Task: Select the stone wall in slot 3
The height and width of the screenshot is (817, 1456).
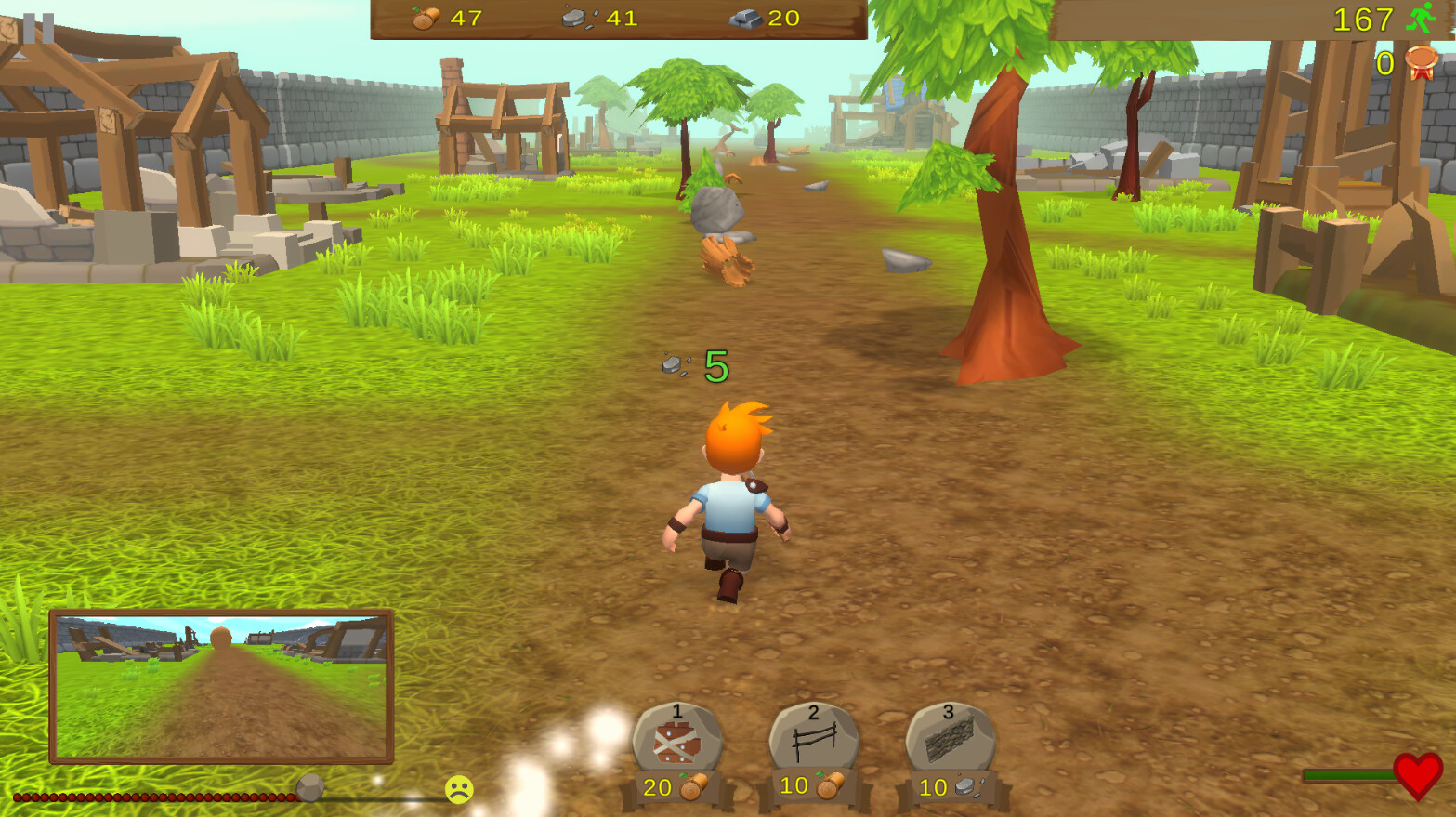Action: [x=950, y=738]
